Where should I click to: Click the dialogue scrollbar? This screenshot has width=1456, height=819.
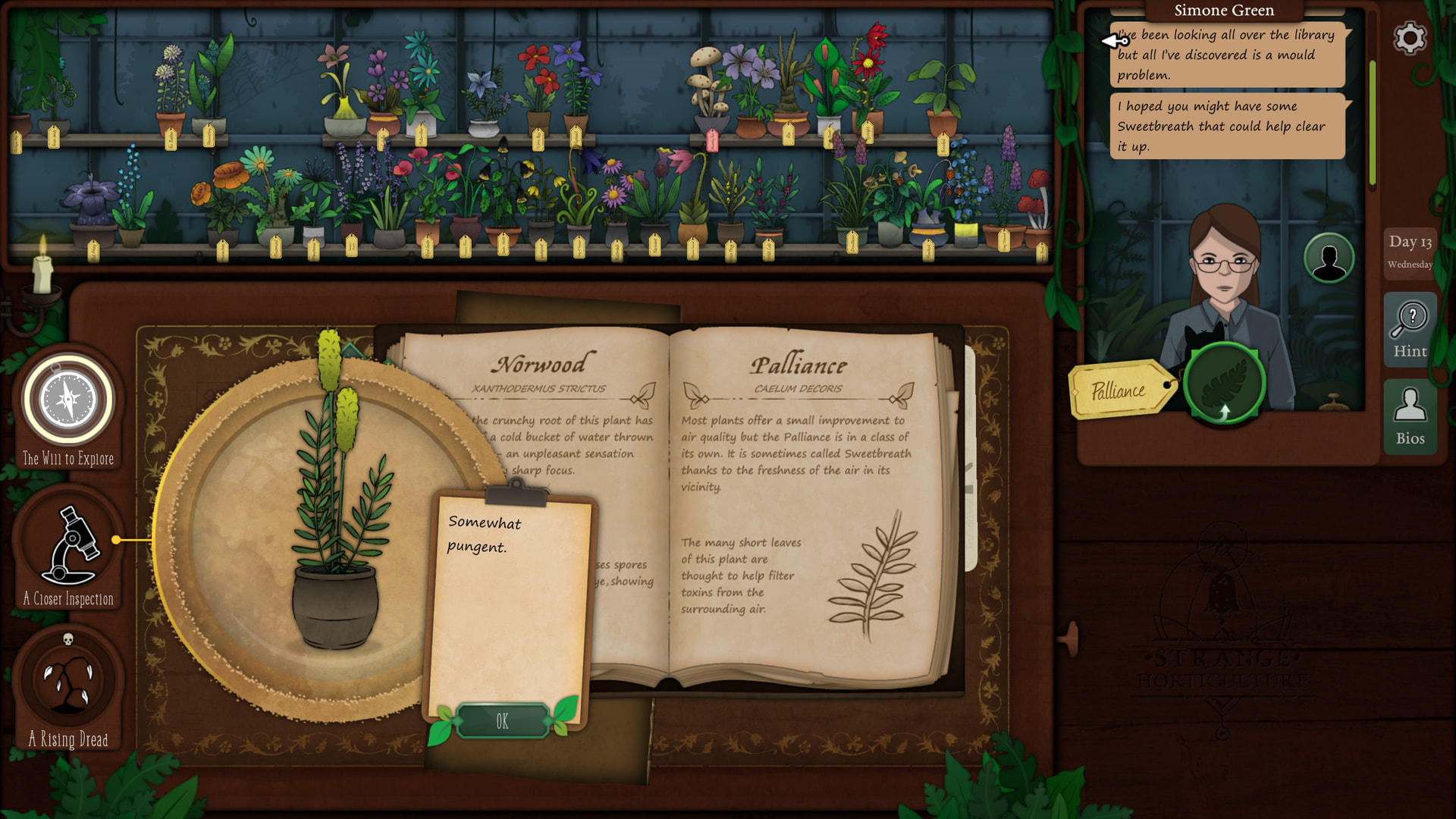pos(1373,121)
